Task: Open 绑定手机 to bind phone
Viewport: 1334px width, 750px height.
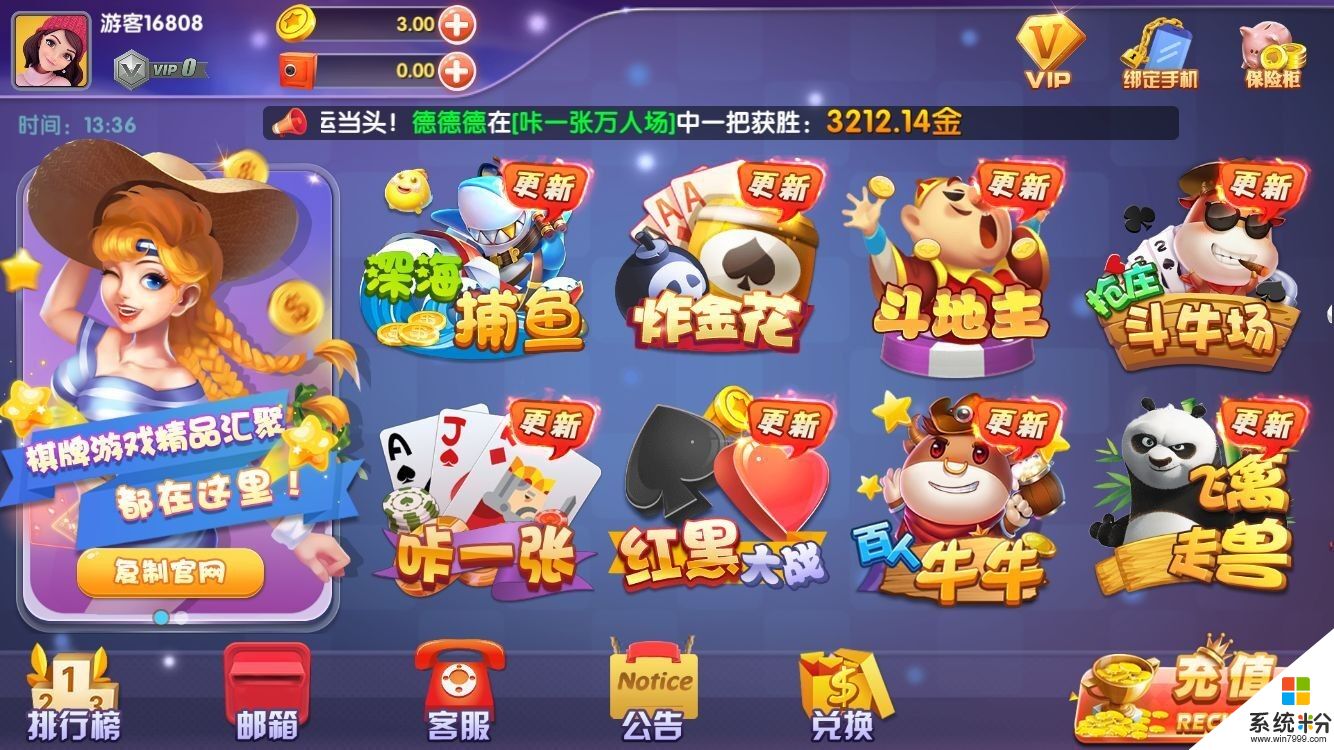Action: click(x=1160, y=55)
